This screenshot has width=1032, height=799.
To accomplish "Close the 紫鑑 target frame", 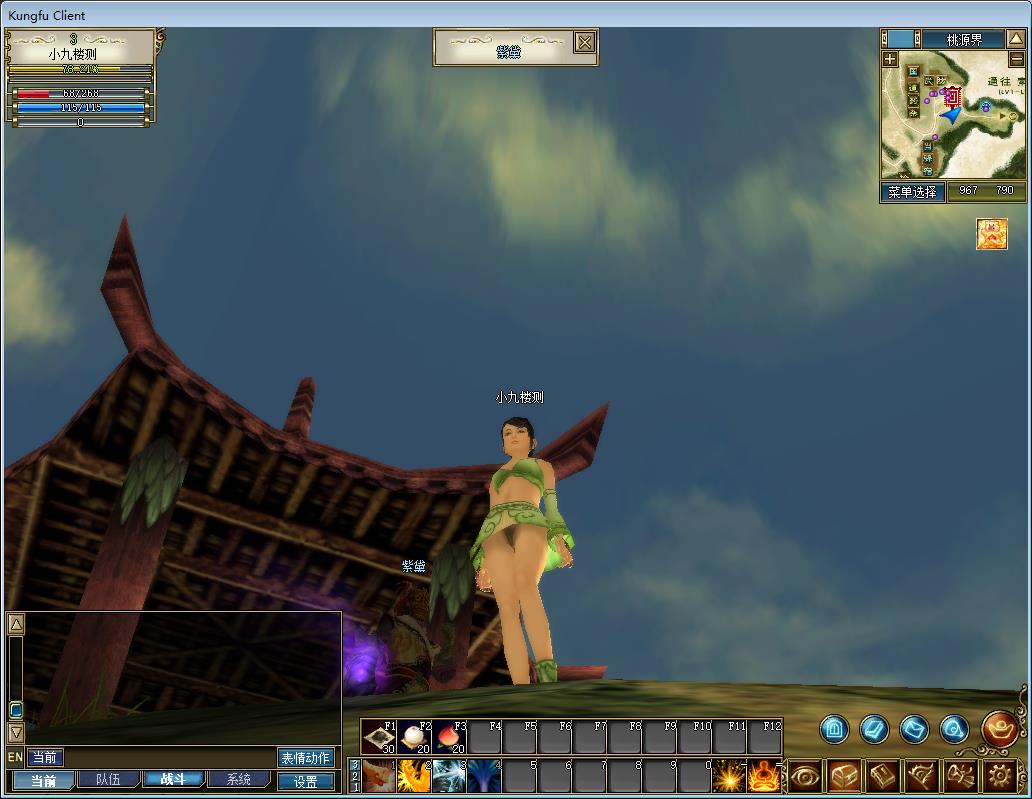I will click(585, 42).
